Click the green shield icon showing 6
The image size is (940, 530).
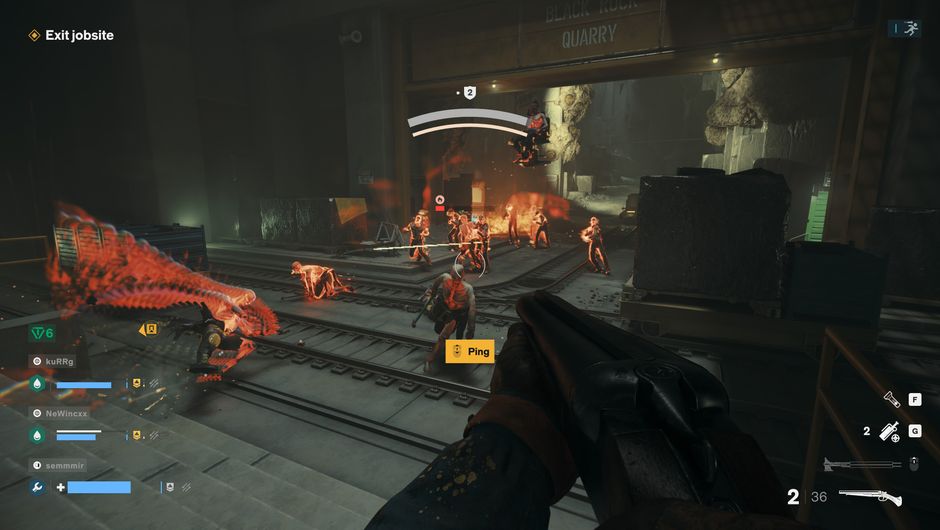tap(41, 333)
